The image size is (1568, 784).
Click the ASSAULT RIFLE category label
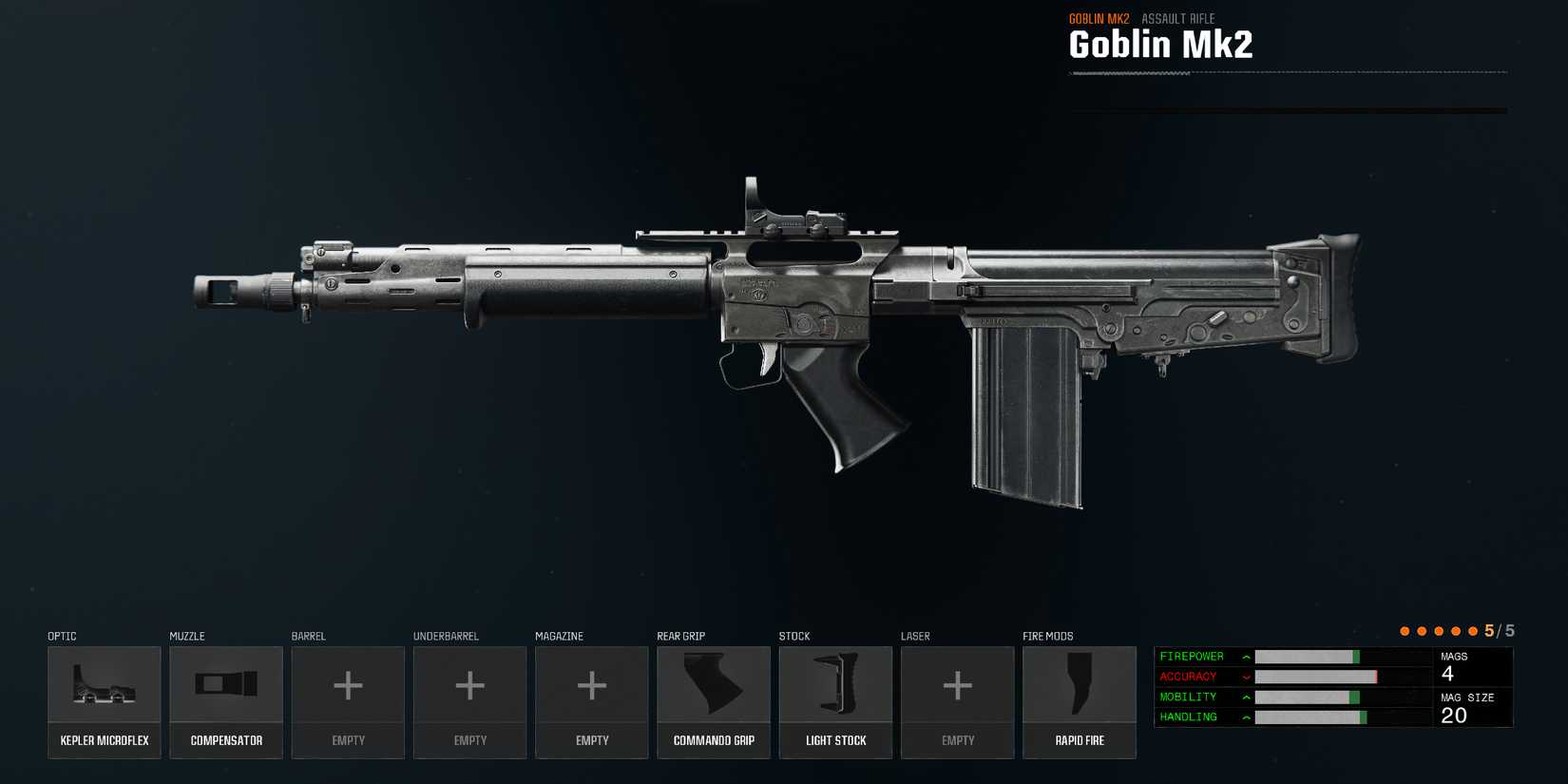[1178, 18]
